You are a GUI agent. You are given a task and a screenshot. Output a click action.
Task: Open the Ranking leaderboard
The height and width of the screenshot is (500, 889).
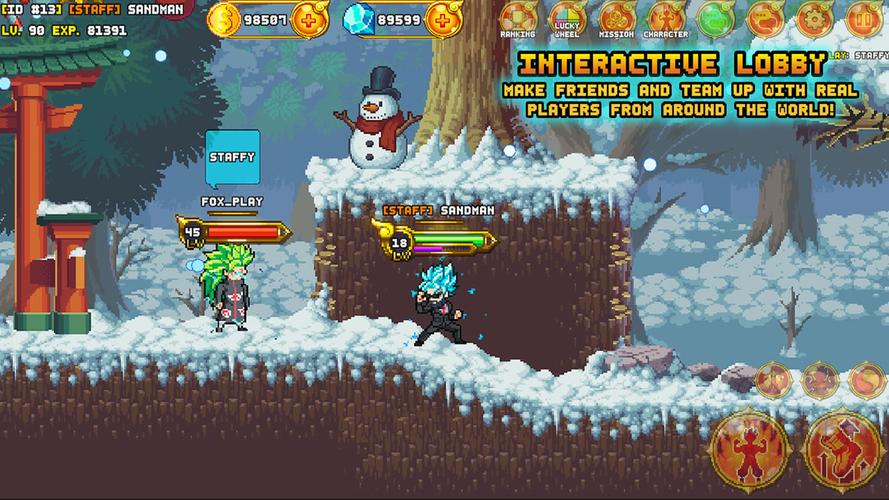519,18
